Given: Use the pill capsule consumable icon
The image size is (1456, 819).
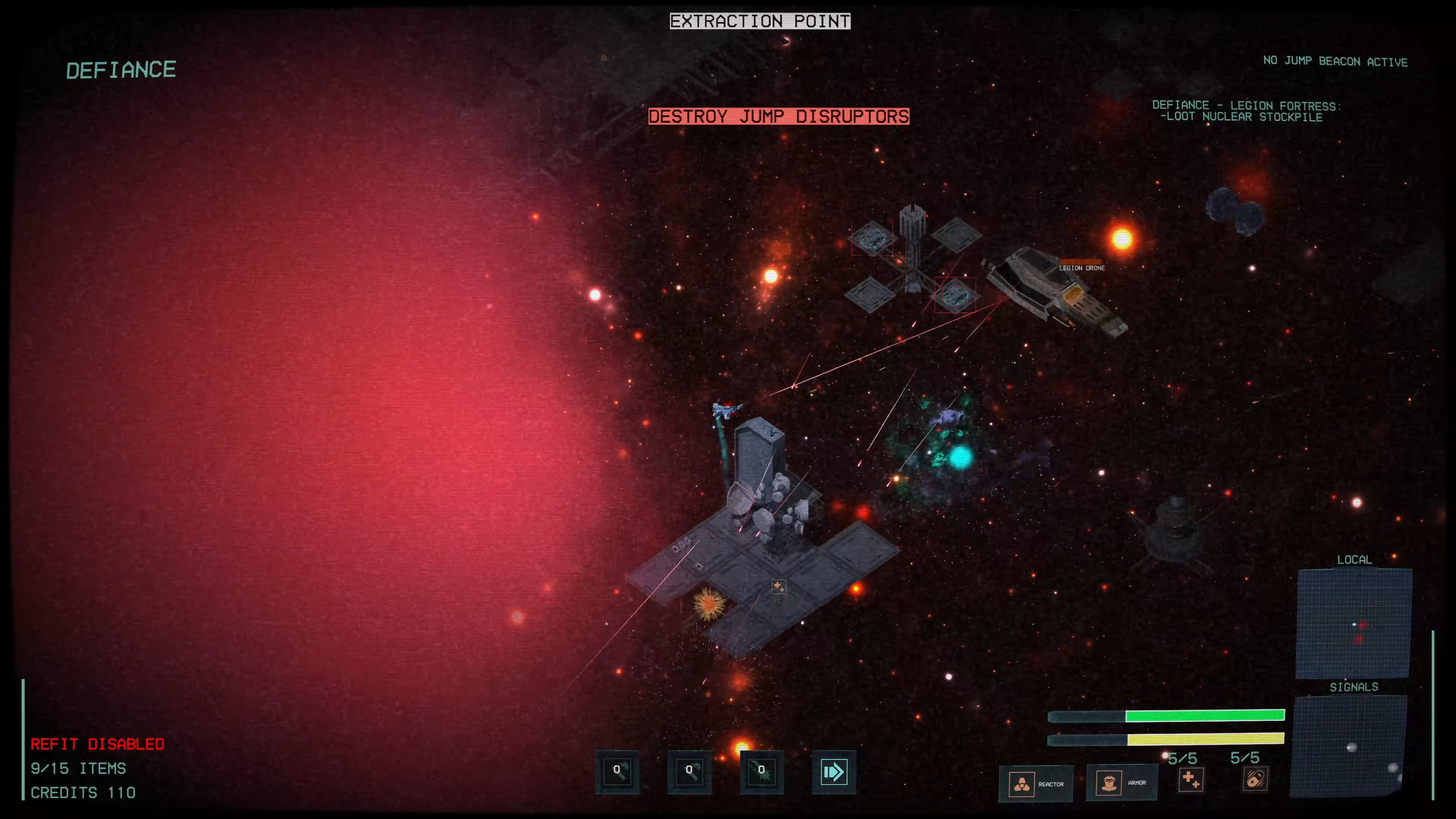Looking at the screenshot, I should 1255,780.
